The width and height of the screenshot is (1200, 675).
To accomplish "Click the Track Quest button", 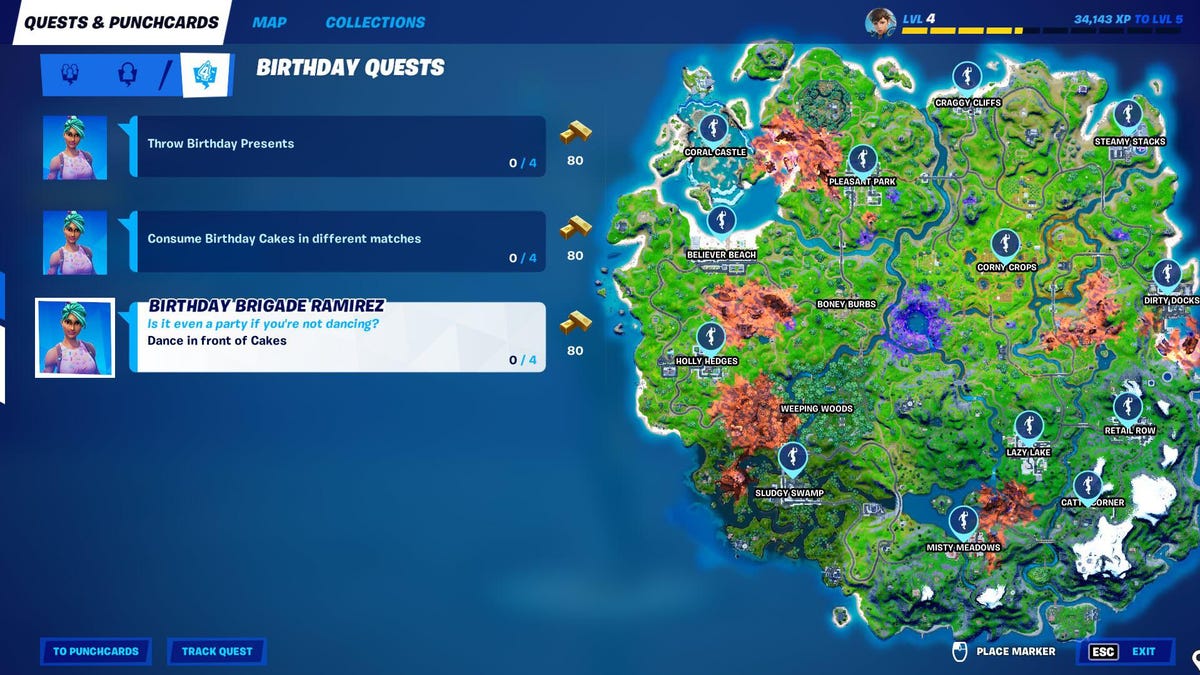I will (217, 651).
